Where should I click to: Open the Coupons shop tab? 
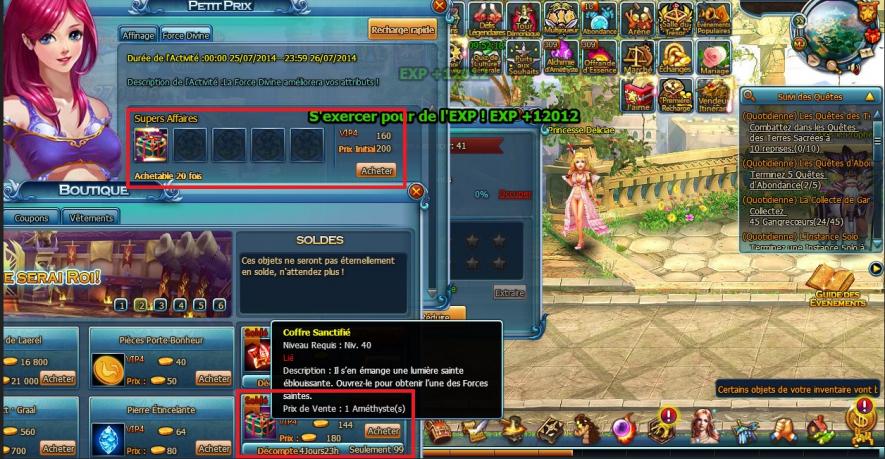click(x=30, y=217)
